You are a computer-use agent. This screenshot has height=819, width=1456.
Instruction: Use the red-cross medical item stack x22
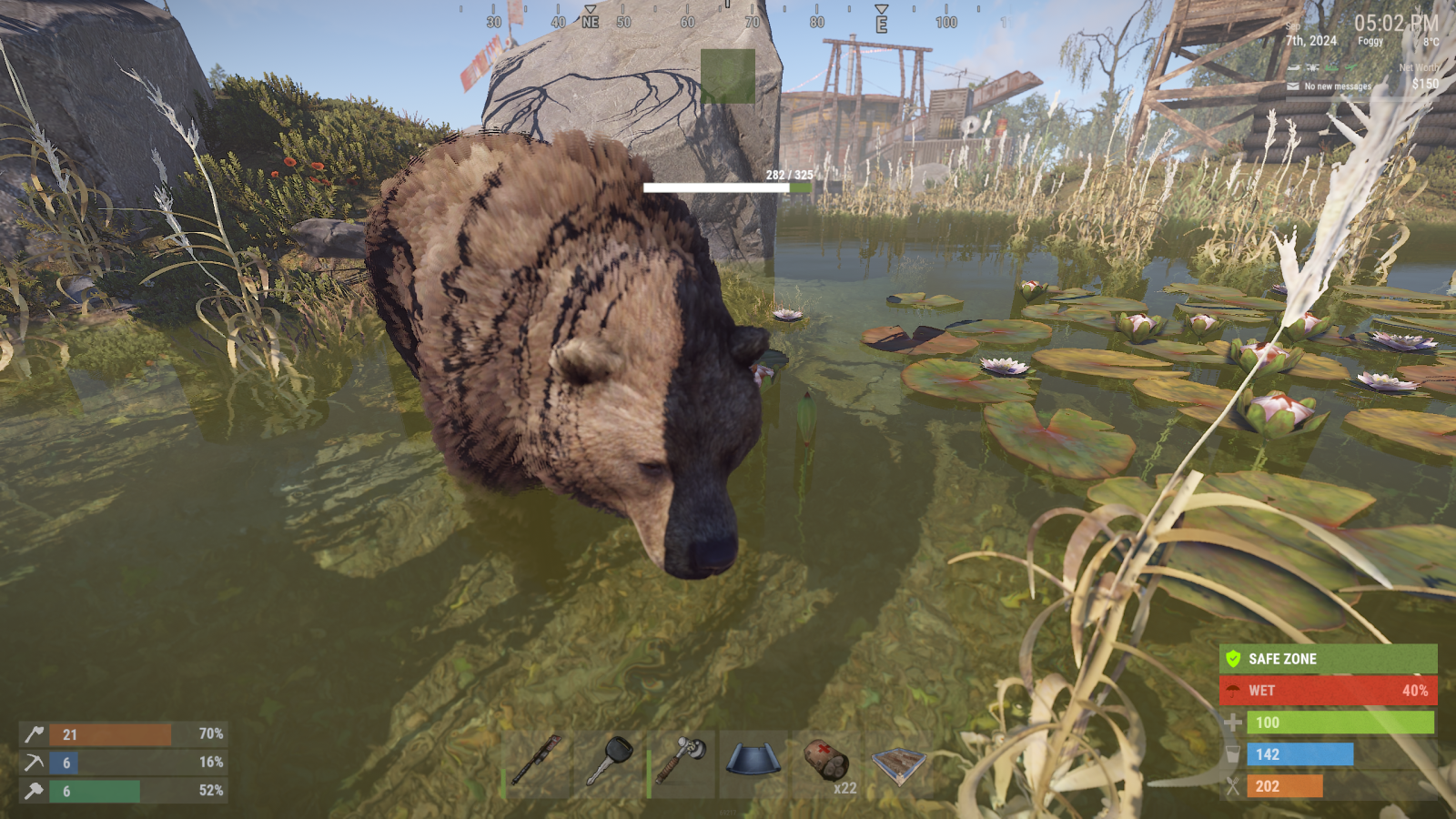(826, 763)
